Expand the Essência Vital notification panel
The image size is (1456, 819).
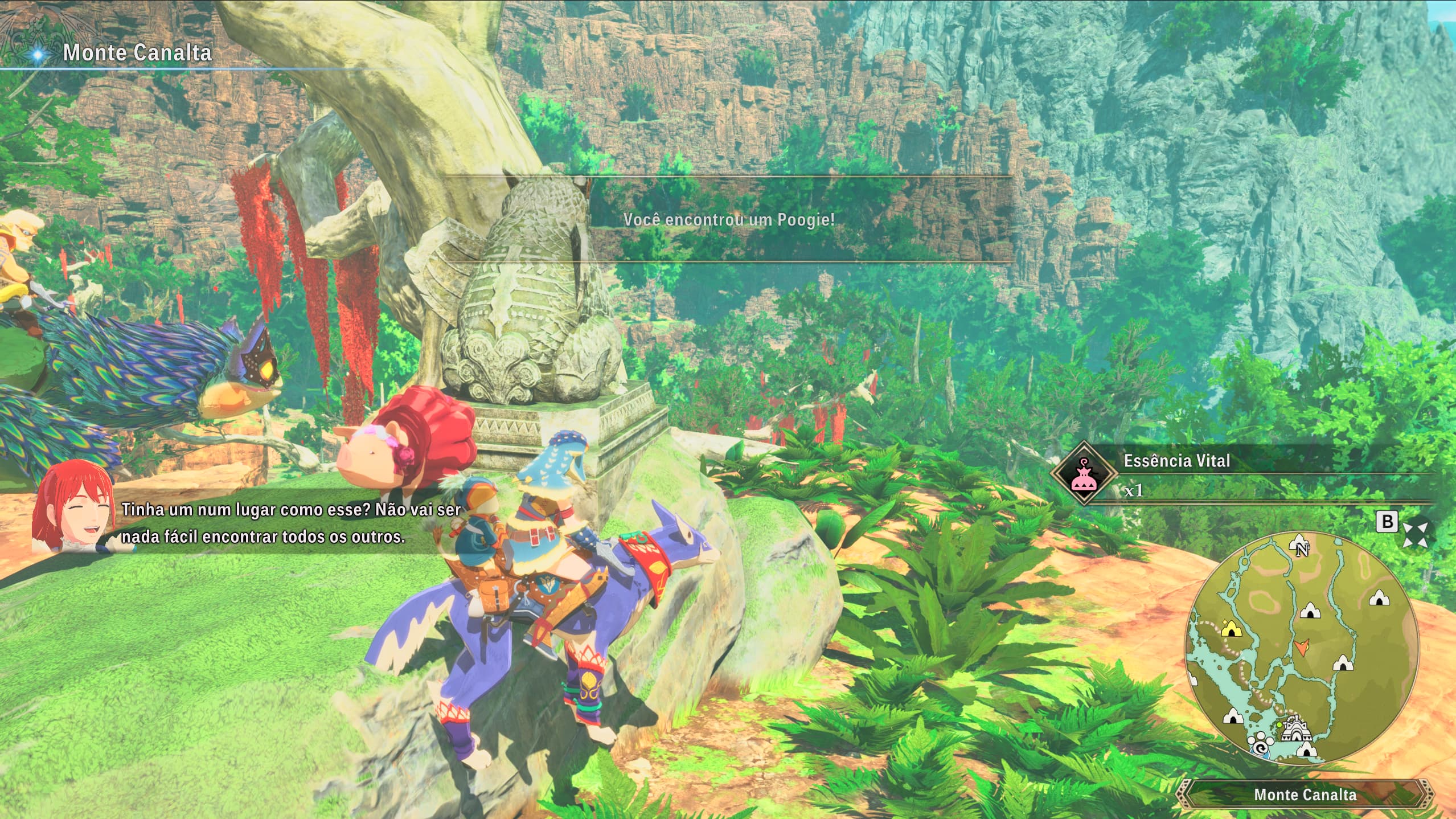click(1176, 460)
